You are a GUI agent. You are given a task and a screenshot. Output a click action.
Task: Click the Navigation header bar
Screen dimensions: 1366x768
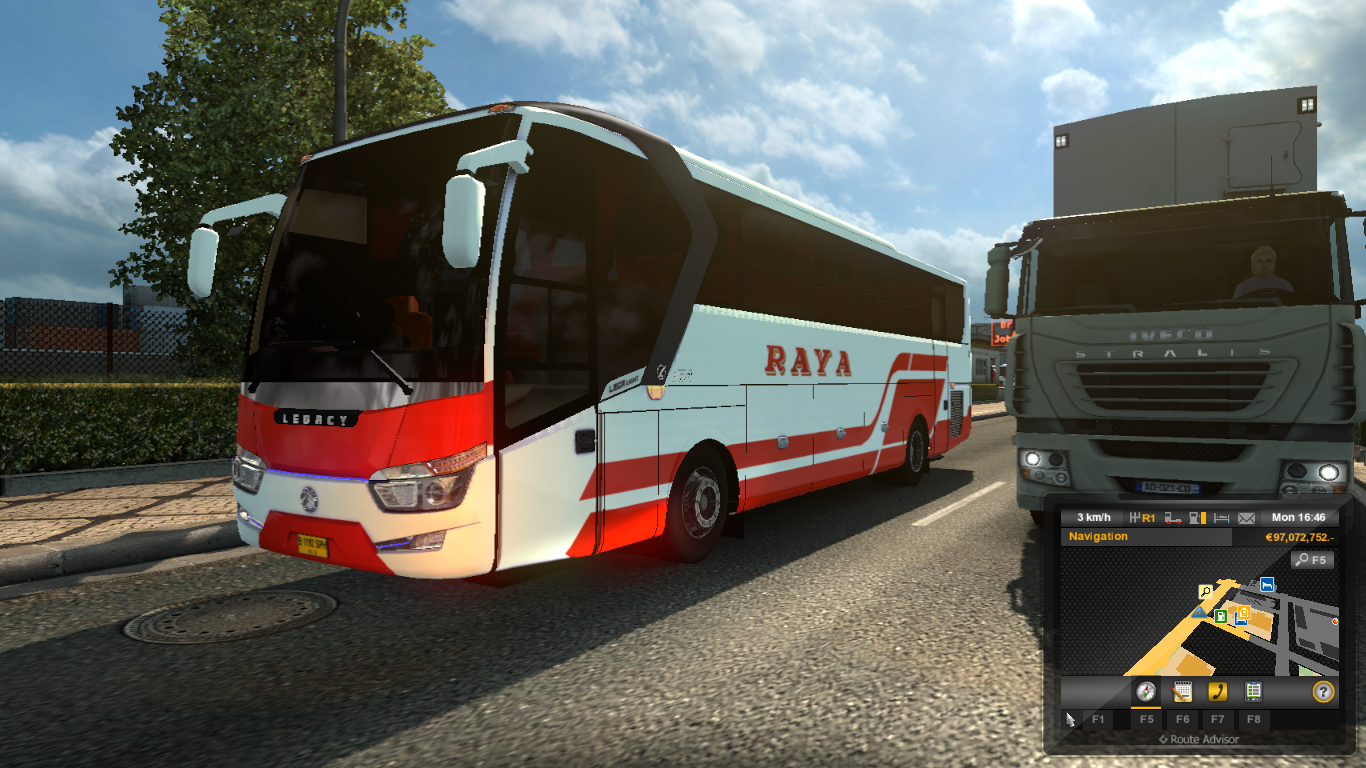pyautogui.click(x=1099, y=537)
